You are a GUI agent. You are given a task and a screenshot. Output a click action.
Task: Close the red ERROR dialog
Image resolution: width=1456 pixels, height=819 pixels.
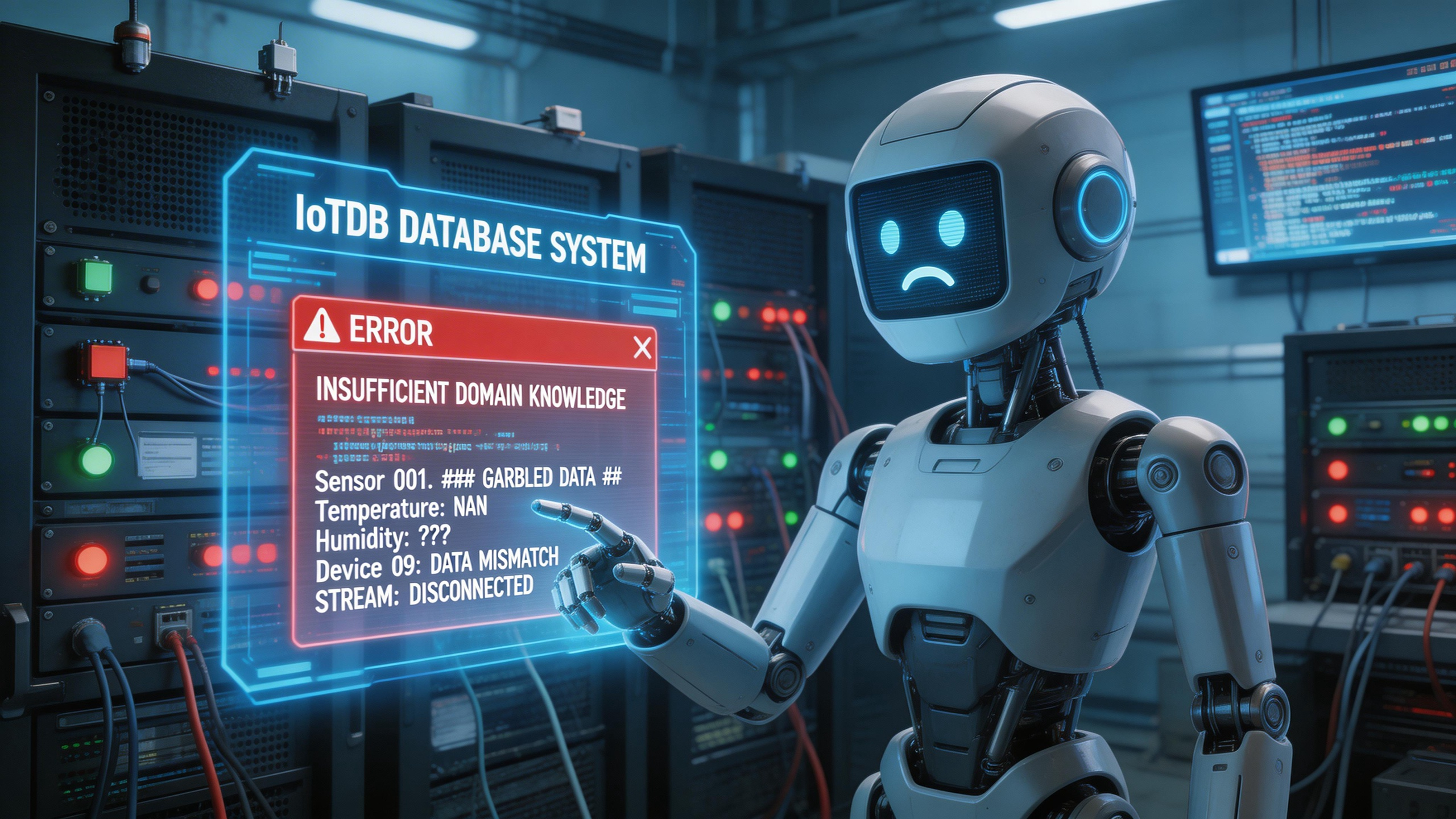(642, 348)
